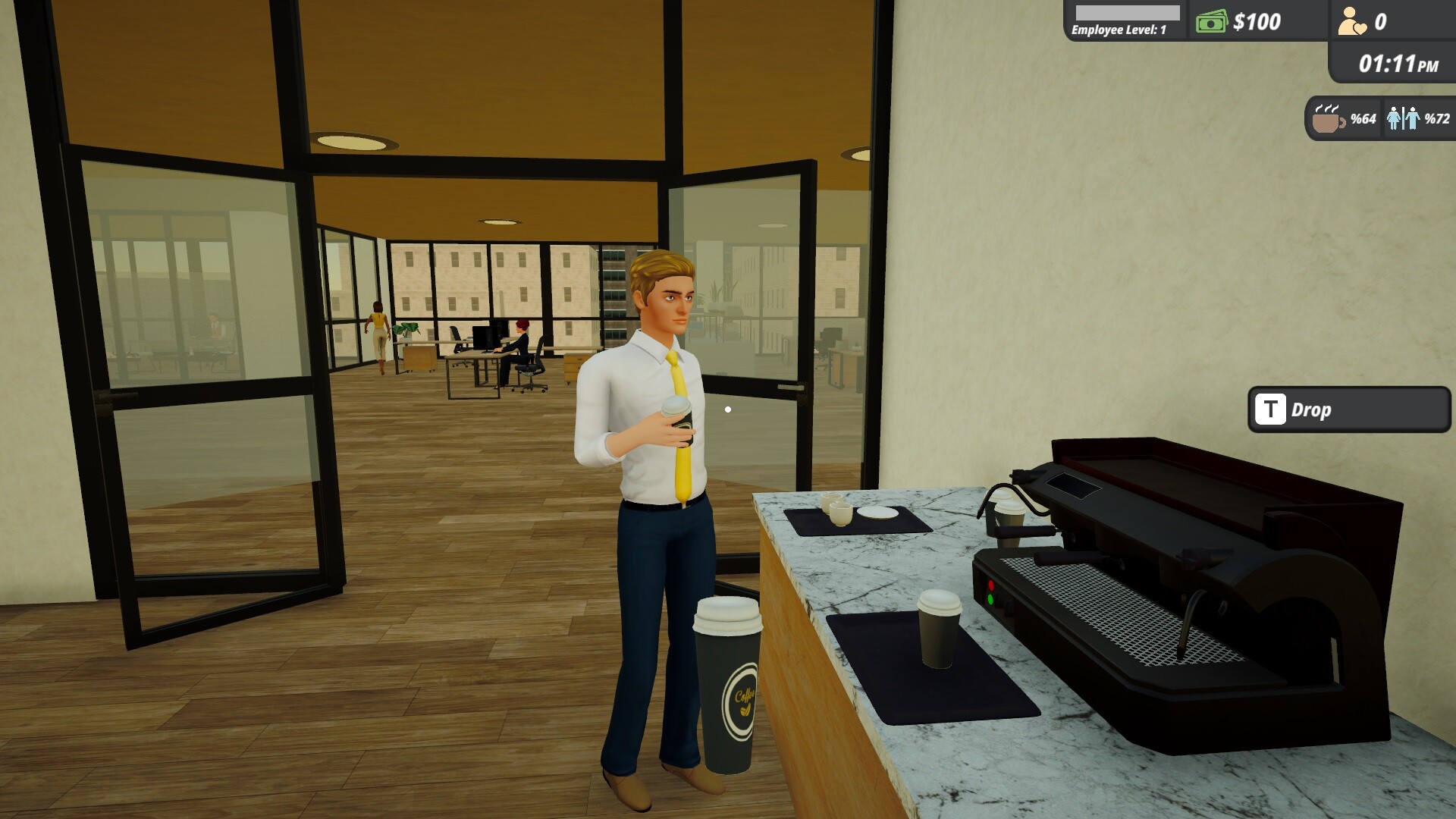Toggle the green indicator light on the espresso machine
This screenshot has height=819, width=1456.
click(991, 600)
